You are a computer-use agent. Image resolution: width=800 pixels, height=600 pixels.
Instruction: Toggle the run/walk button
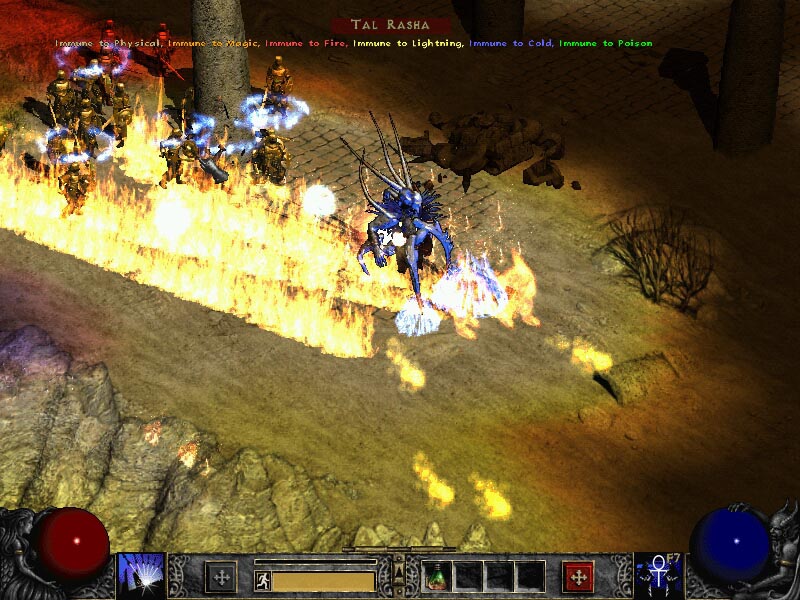pyautogui.click(x=262, y=580)
